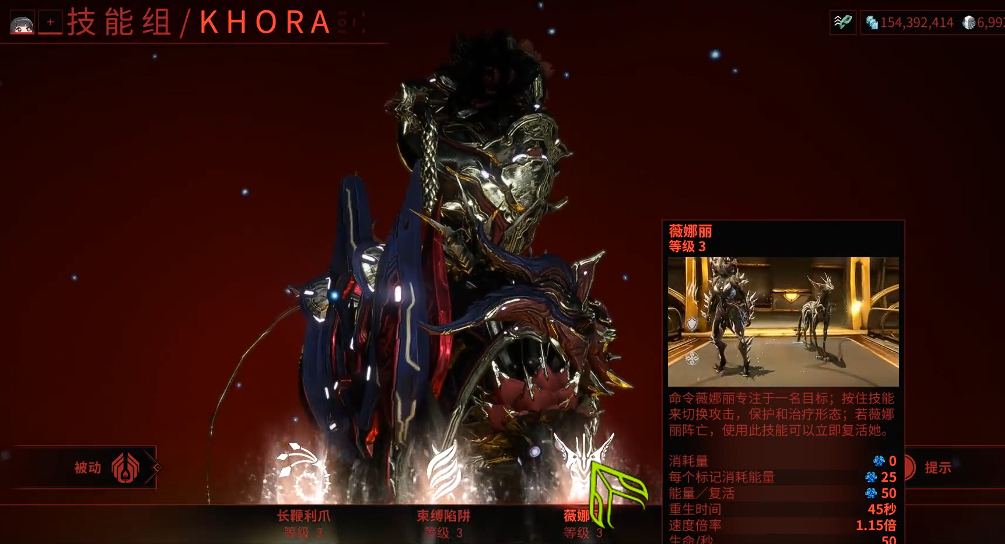Click the plus button beside the avatar
The width and height of the screenshot is (1005, 544).
[x=50, y=21]
